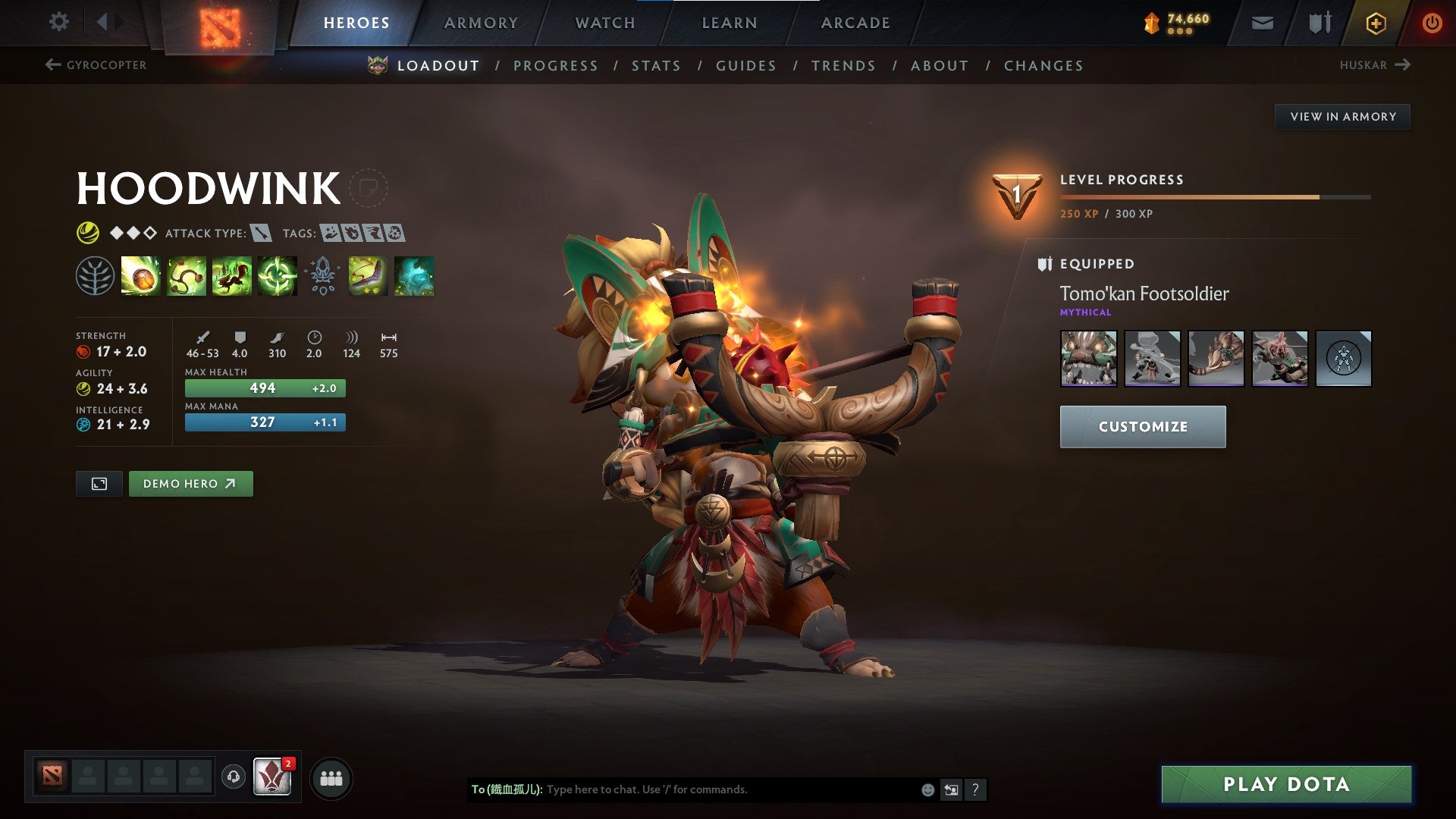Open the mail inbox envelope icon
Screen dimensions: 1456x819
(x=1262, y=22)
